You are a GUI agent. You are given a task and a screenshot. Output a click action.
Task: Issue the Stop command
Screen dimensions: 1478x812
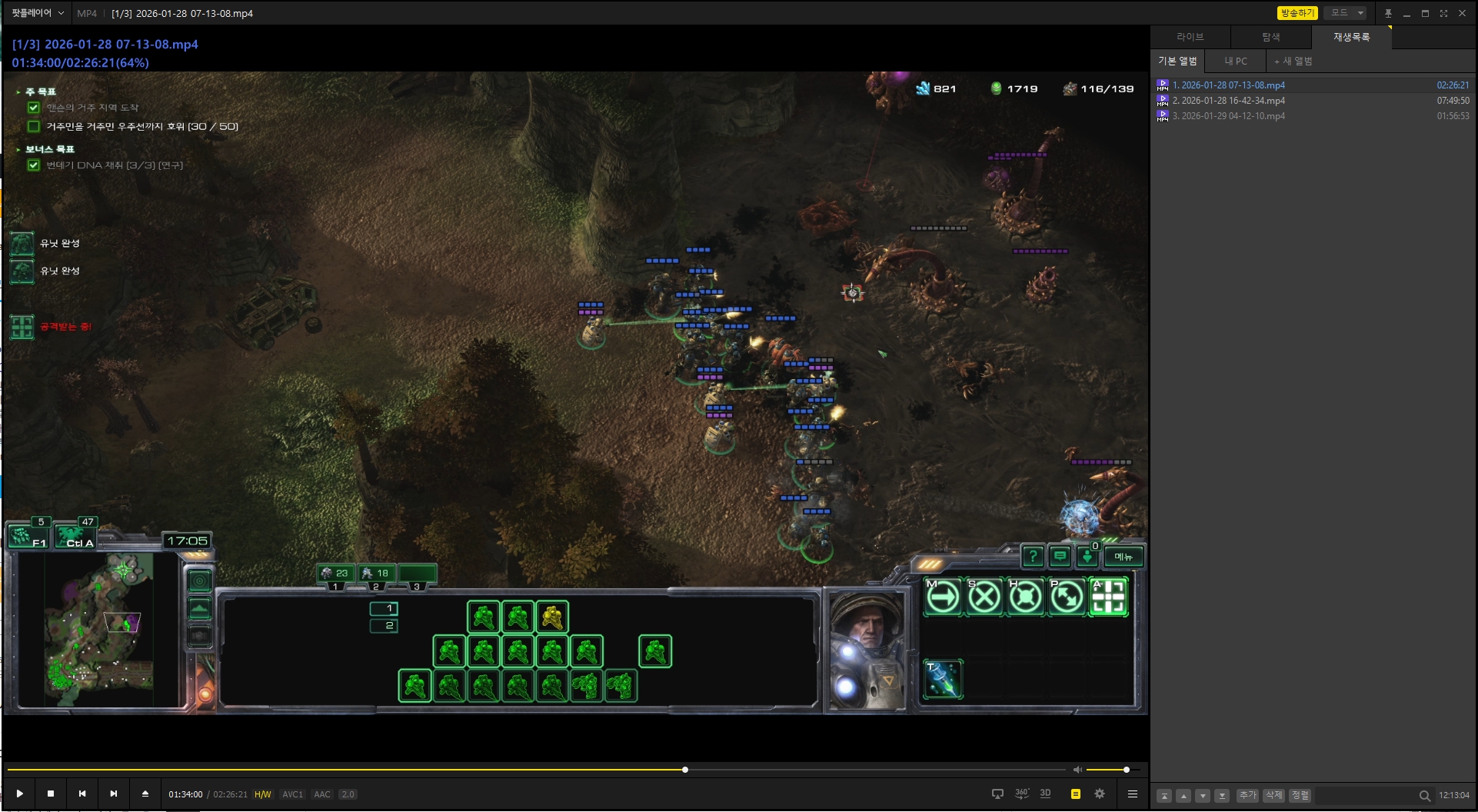[x=984, y=597]
